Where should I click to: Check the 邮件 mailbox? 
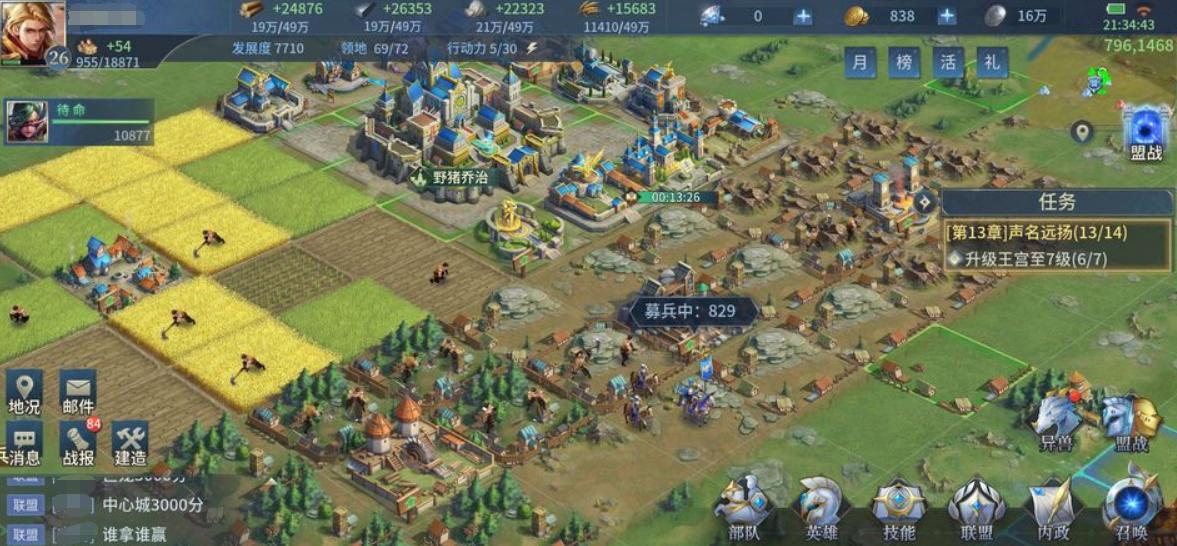click(x=78, y=393)
